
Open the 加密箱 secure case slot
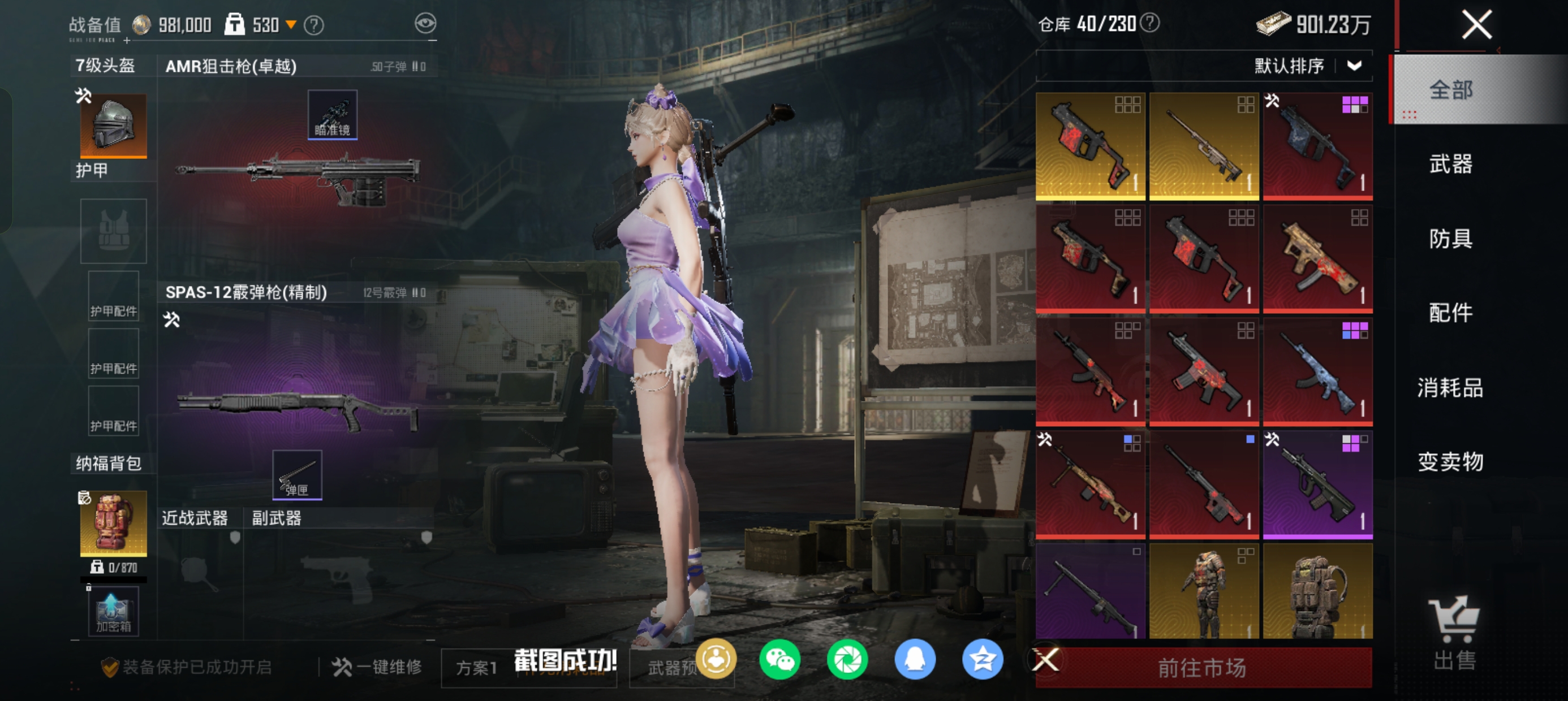[x=113, y=612]
